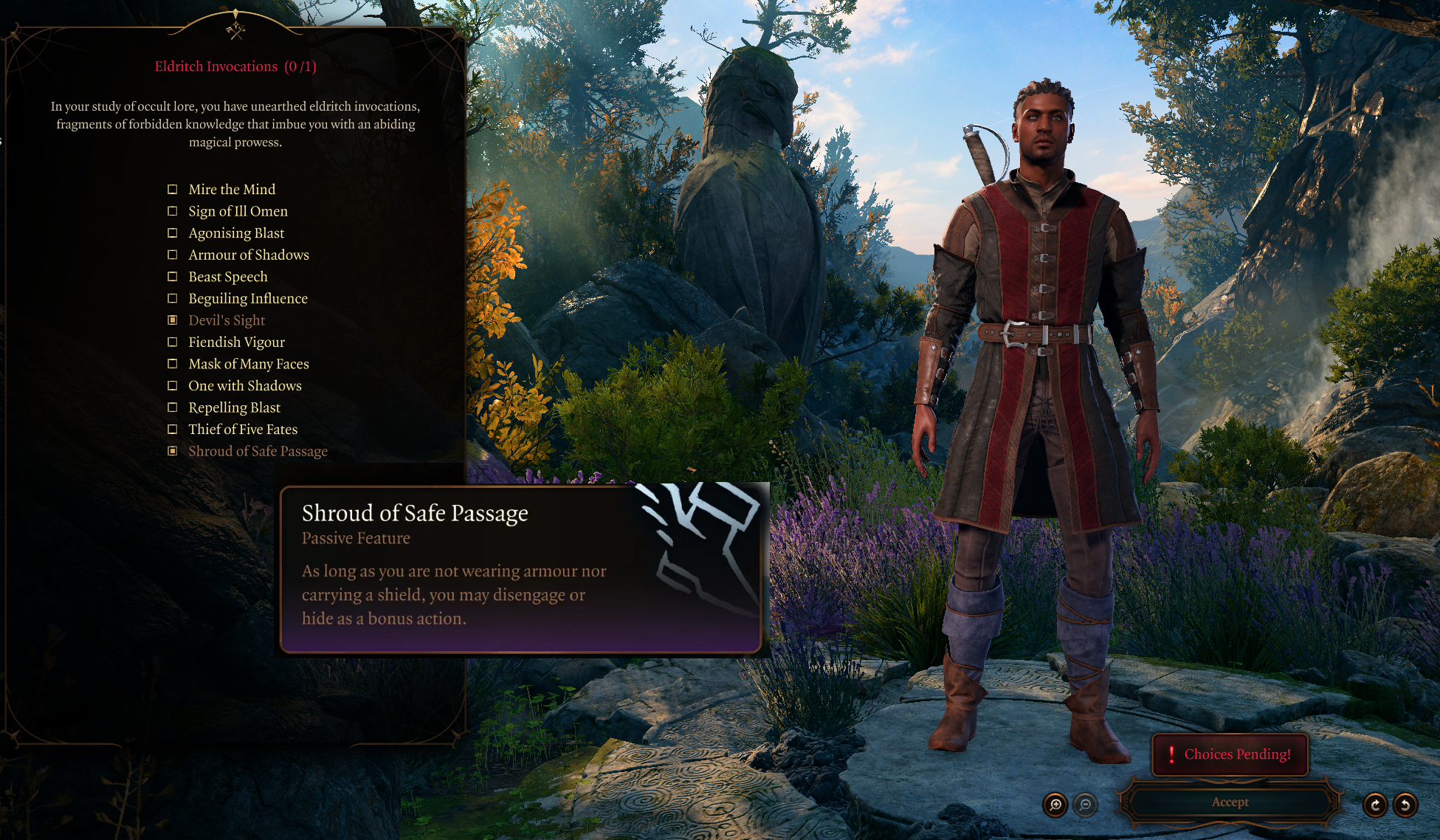Select the Beast Speech invocation

click(227, 277)
